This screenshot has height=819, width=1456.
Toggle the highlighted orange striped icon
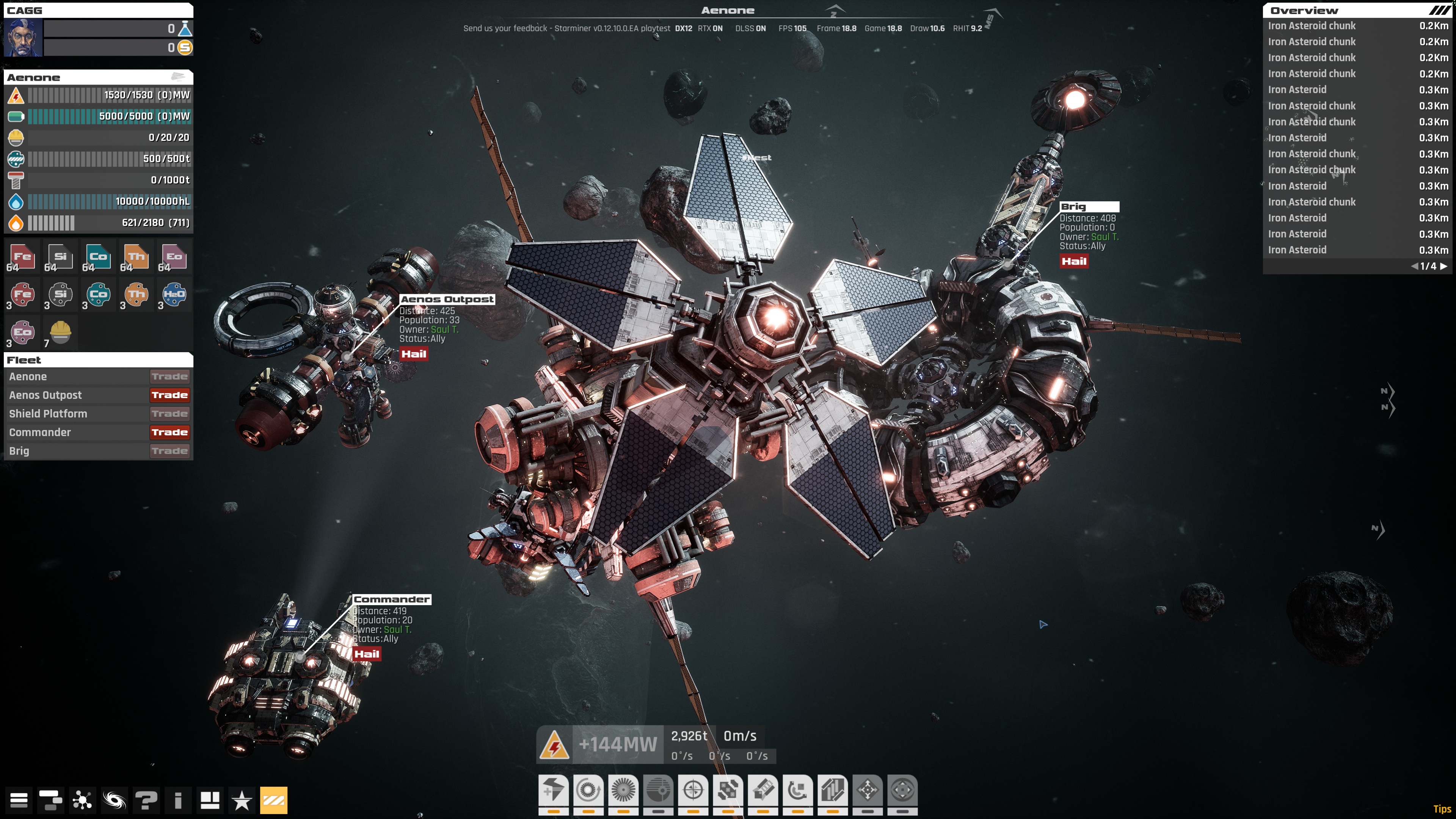pos(273,800)
